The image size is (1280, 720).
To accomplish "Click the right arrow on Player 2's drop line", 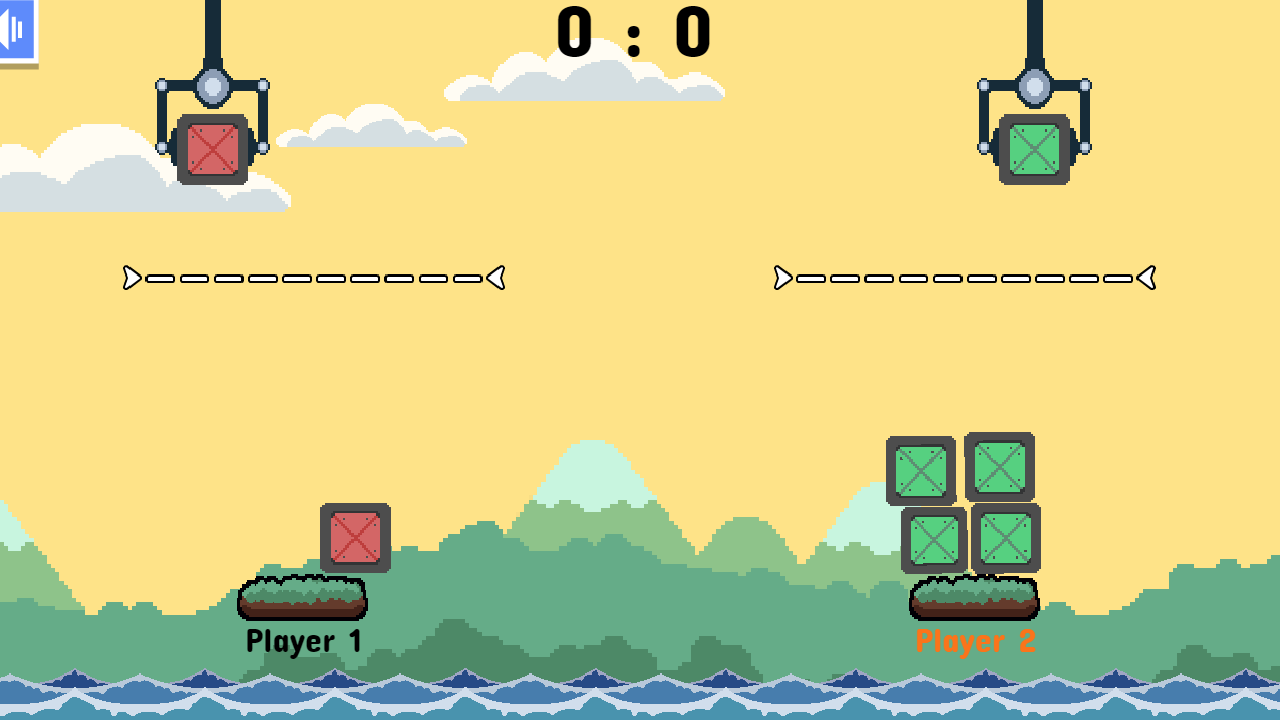I will (1147, 279).
